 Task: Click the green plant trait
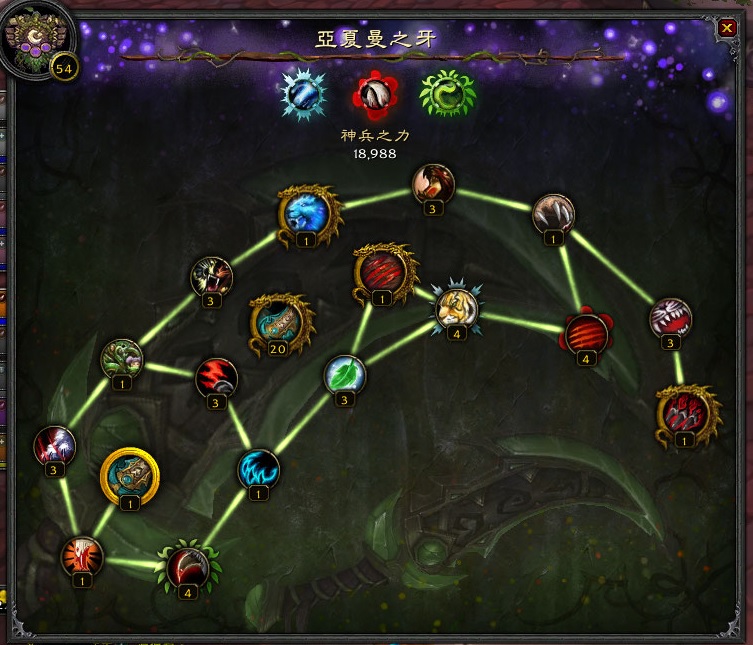pos(121,359)
